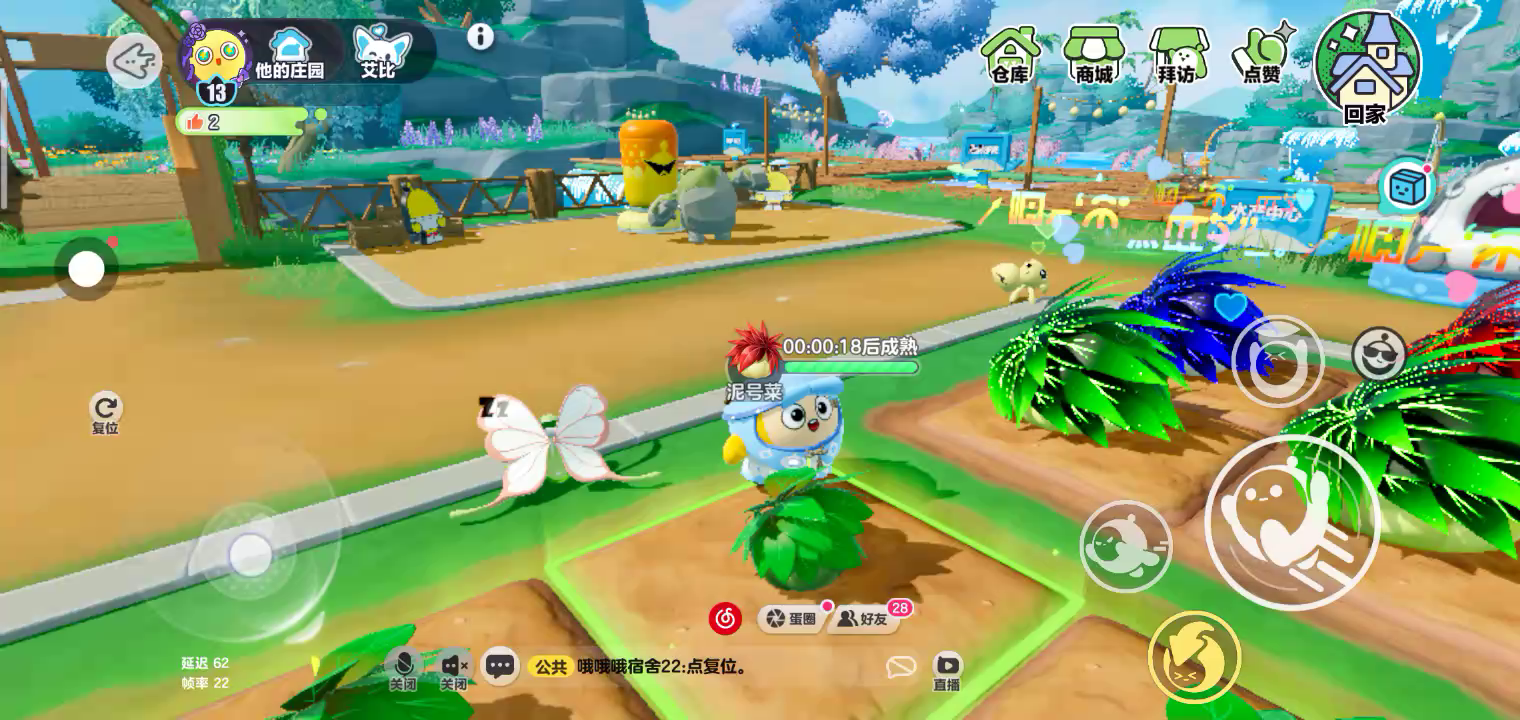Use the yellow roll skill button

(1194, 657)
